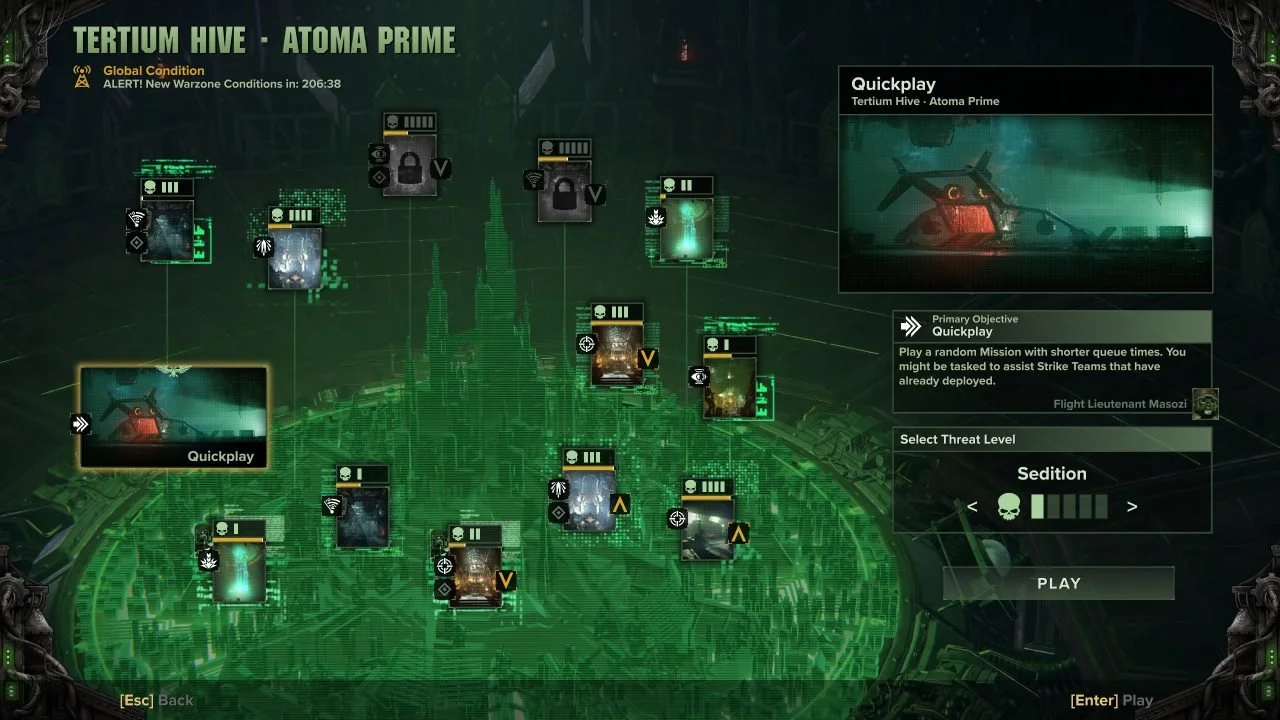Image resolution: width=1280 pixels, height=720 pixels.
Task: Open the unlocked mission marked with an eye icon
Action: click(x=729, y=387)
